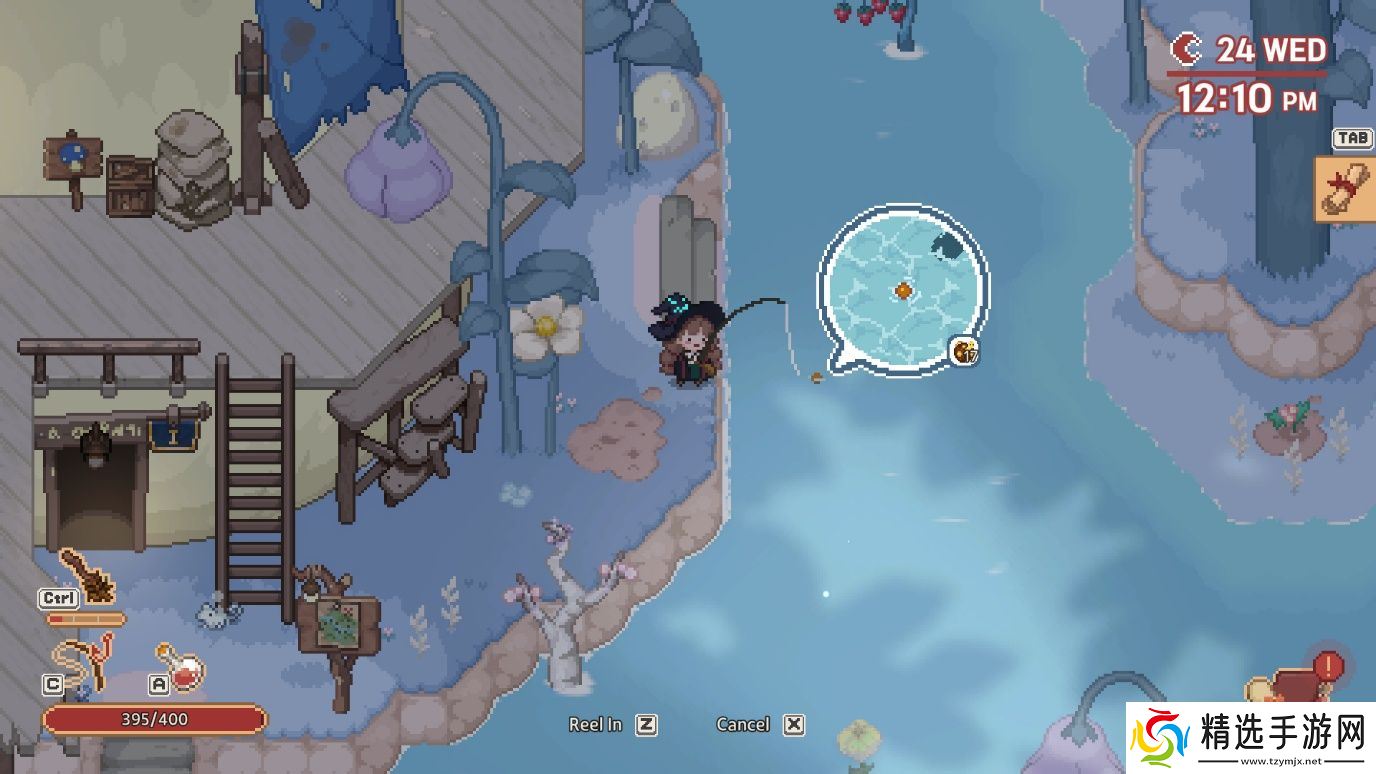Screen dimensions: 1376x774
Task: Select the broom tool icon
Action: (86, 575)
